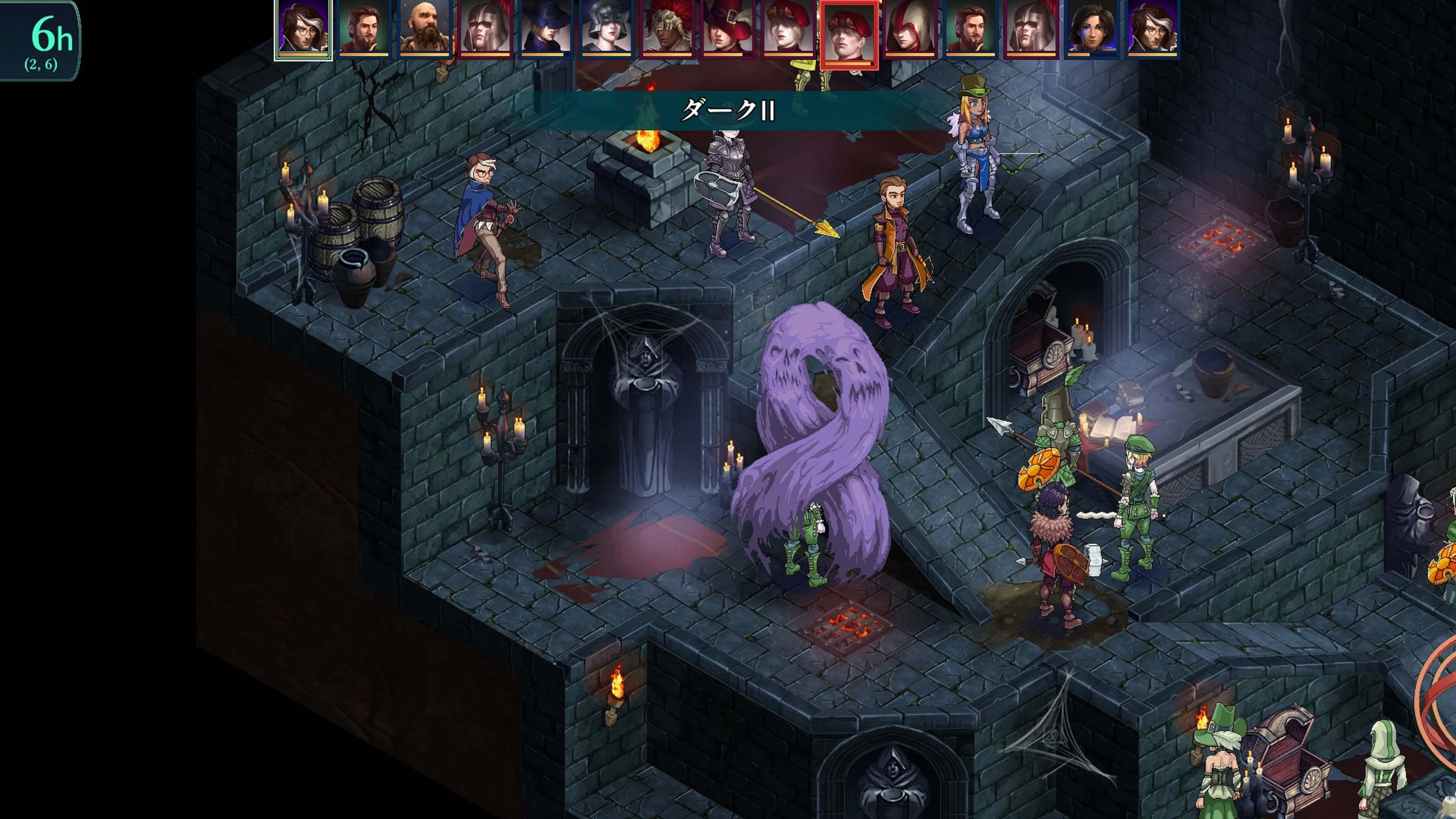Choose the blue face-paint woman portrait
This screenshot has width=1456, height=819.
[x=1092, y=28]
